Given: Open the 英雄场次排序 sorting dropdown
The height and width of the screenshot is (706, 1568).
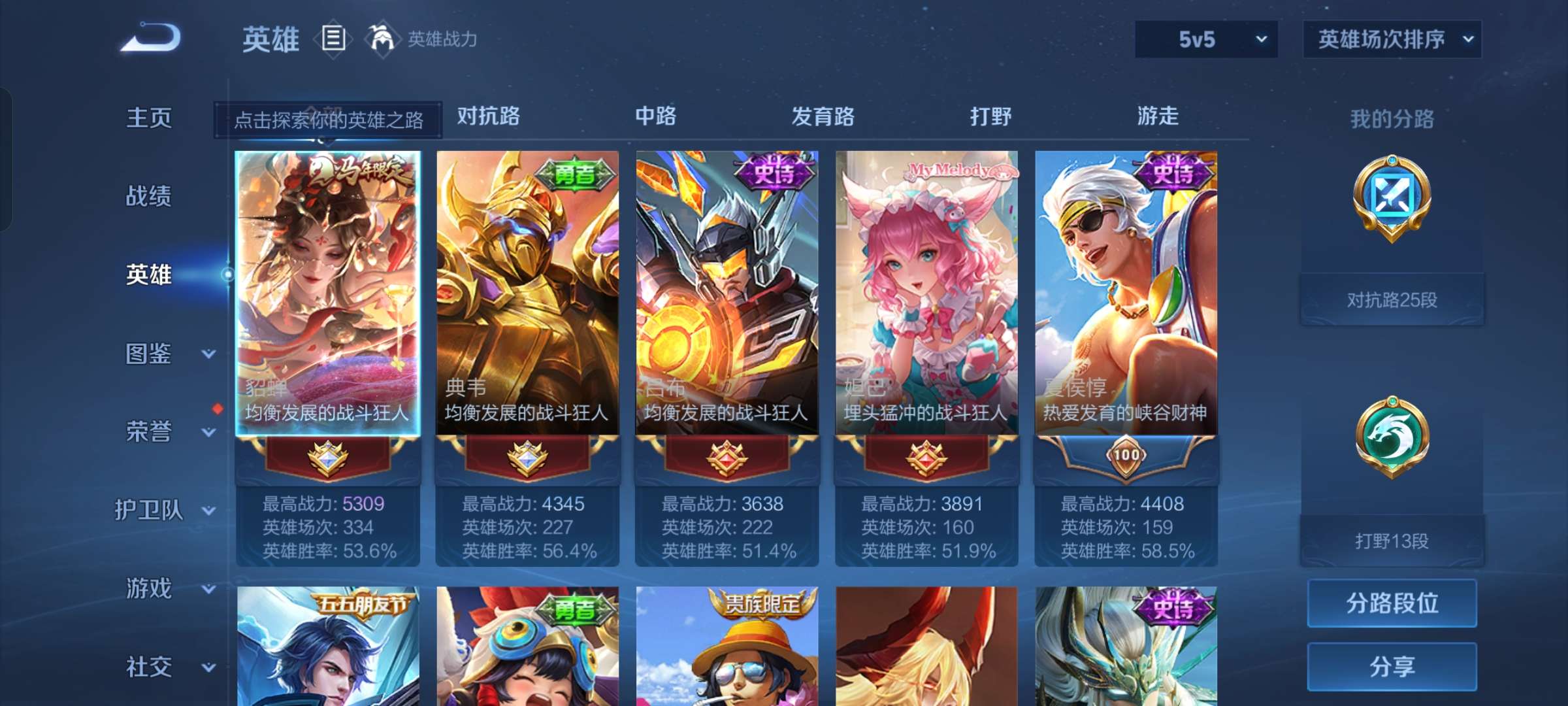Looking at the screenshot, I should [x=1392, y=39].
